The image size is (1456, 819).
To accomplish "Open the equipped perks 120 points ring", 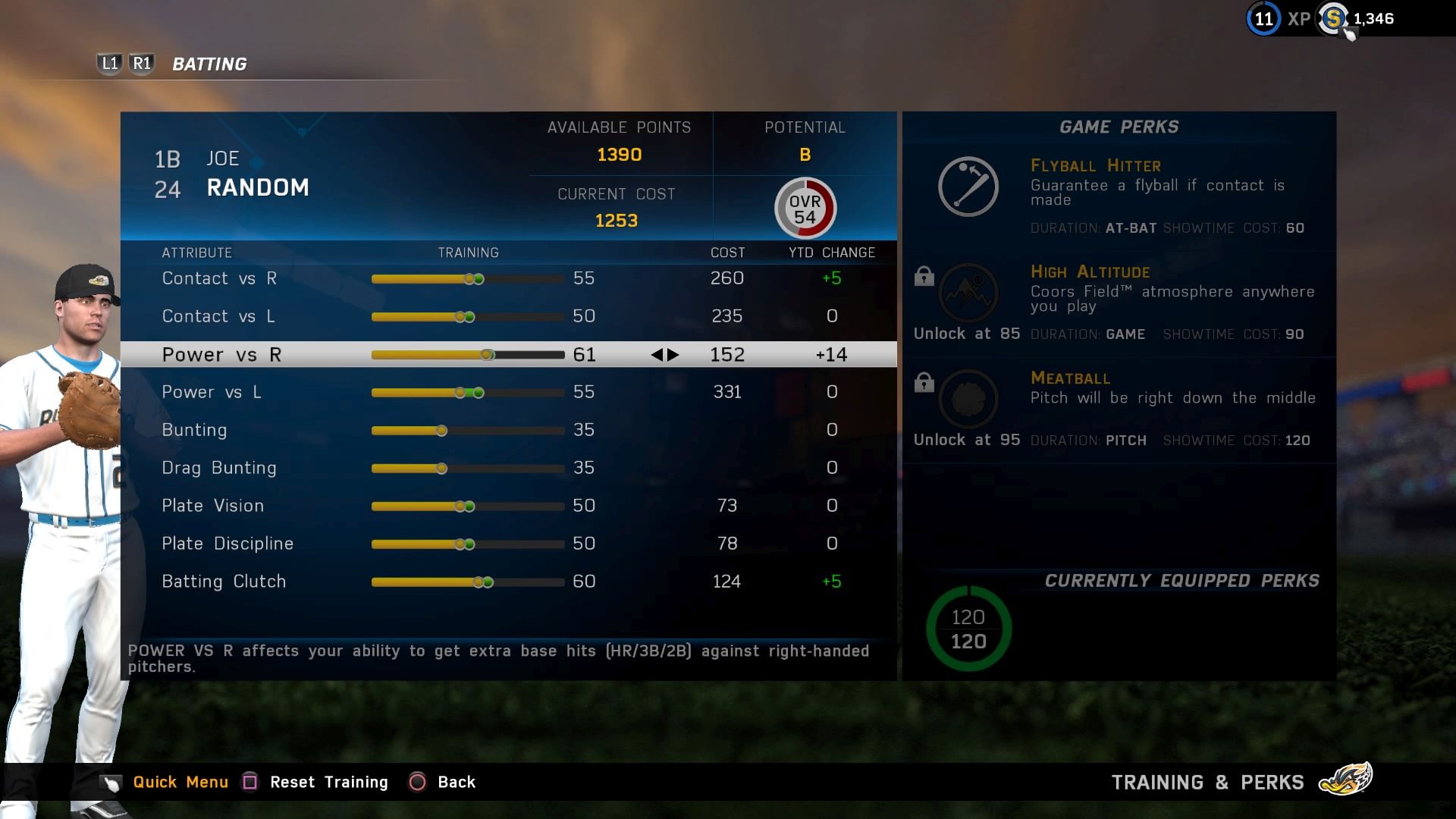I will point(968,629).
